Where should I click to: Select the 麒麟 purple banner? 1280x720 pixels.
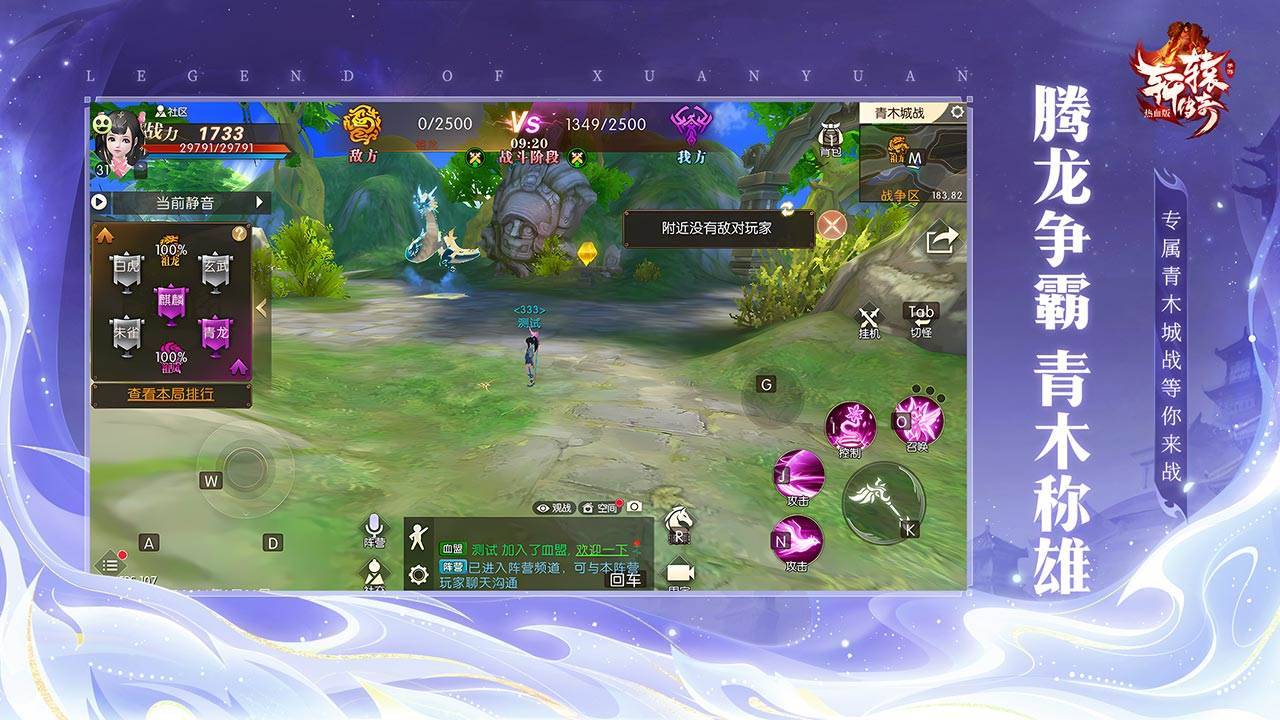[x=171, y=306]
